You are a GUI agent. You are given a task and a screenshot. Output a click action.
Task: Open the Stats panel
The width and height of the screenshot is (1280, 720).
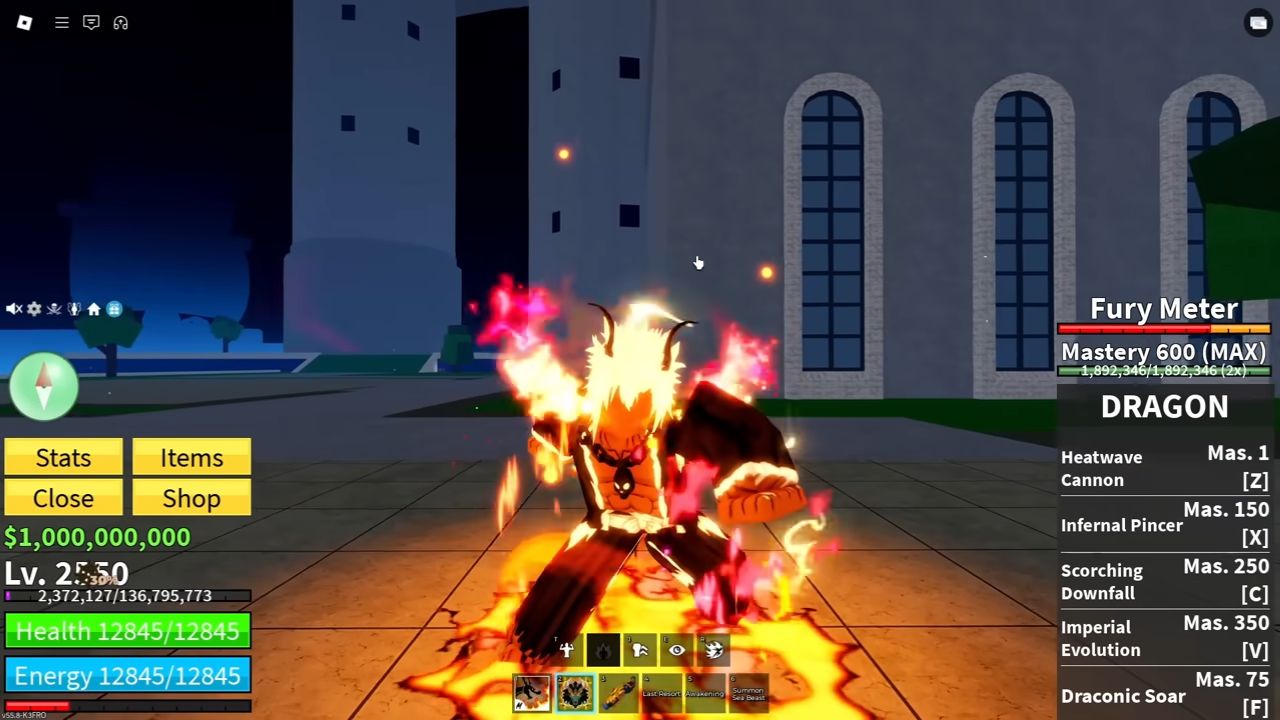click(x=63, y=457)
